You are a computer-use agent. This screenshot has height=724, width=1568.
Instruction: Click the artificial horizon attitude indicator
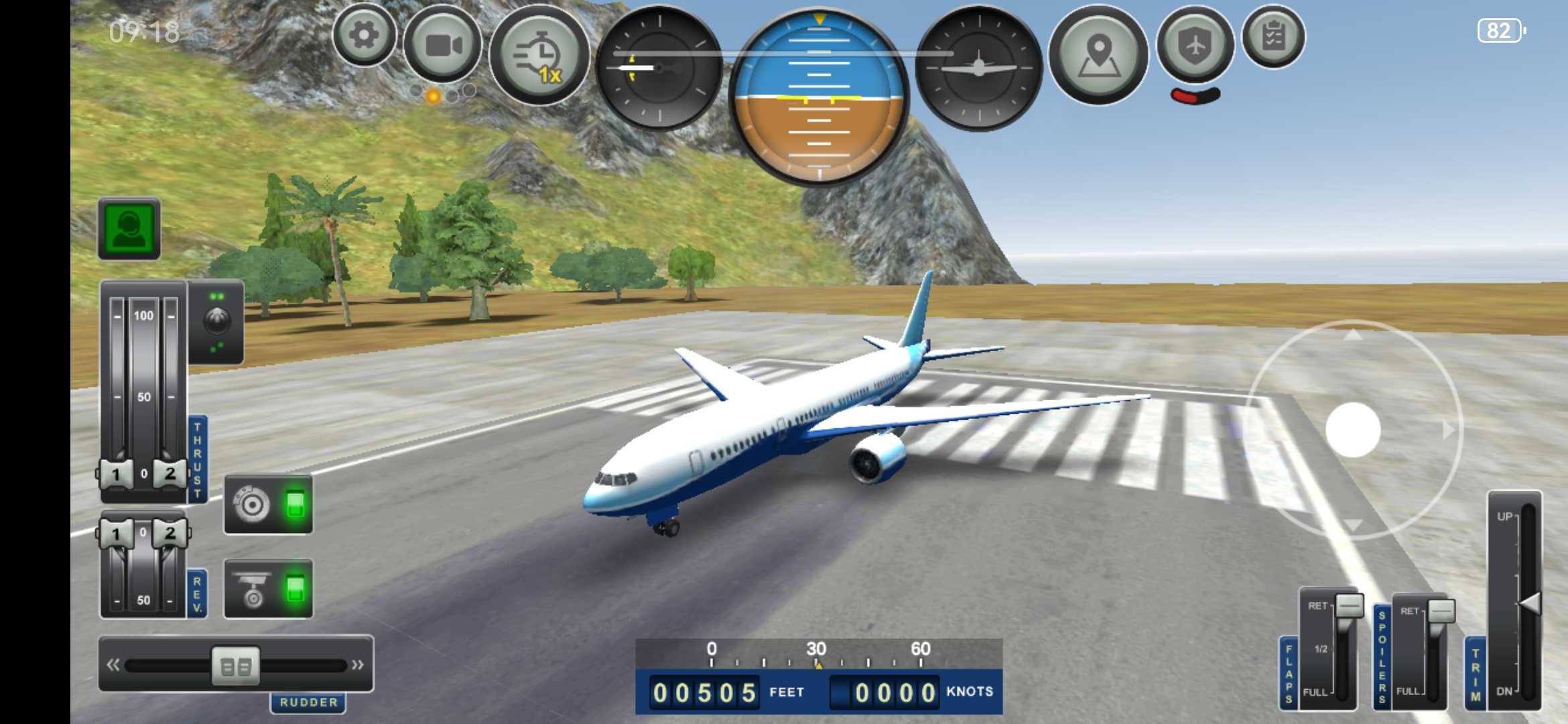tap(819, 97)
